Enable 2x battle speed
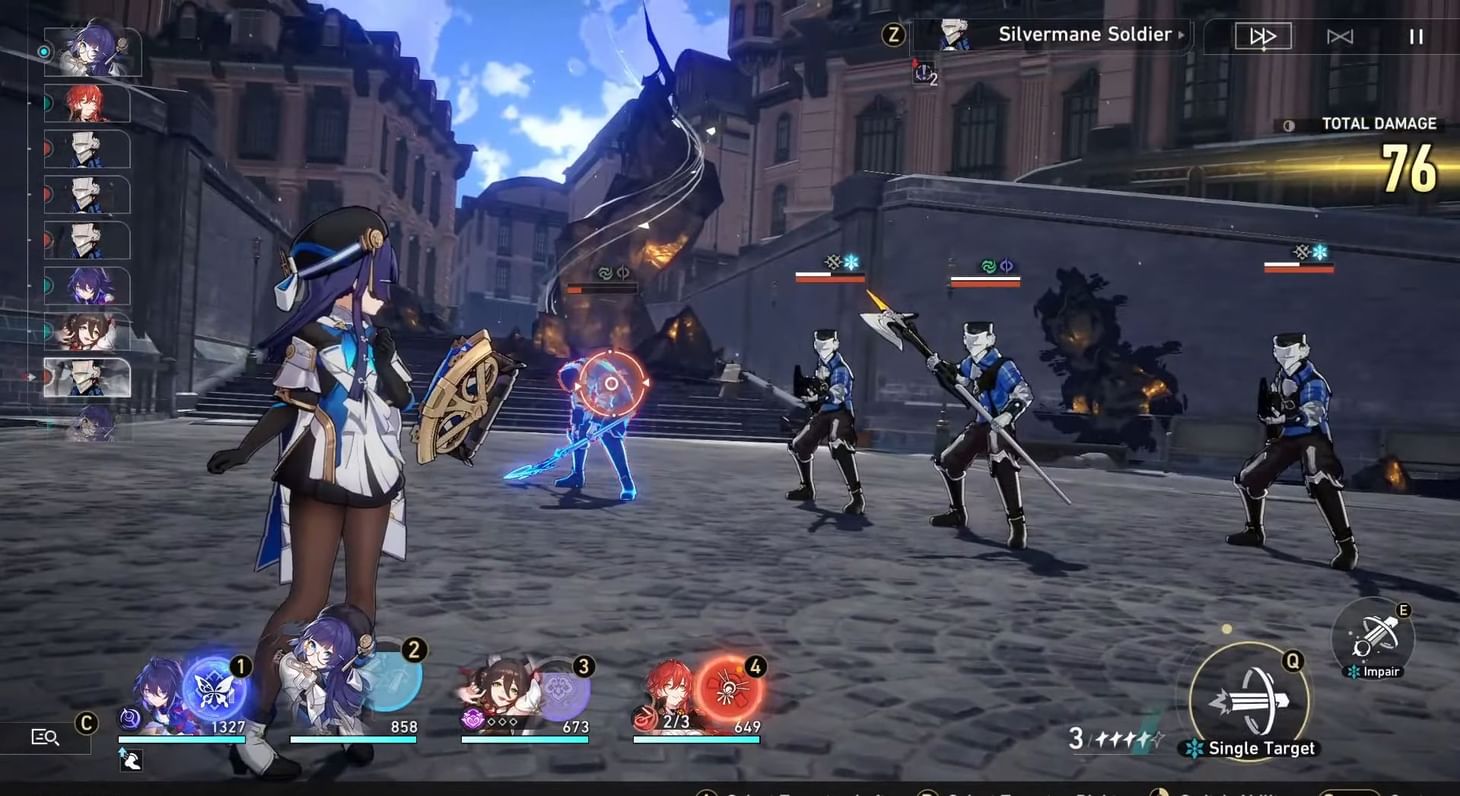 click(1264, 37)
